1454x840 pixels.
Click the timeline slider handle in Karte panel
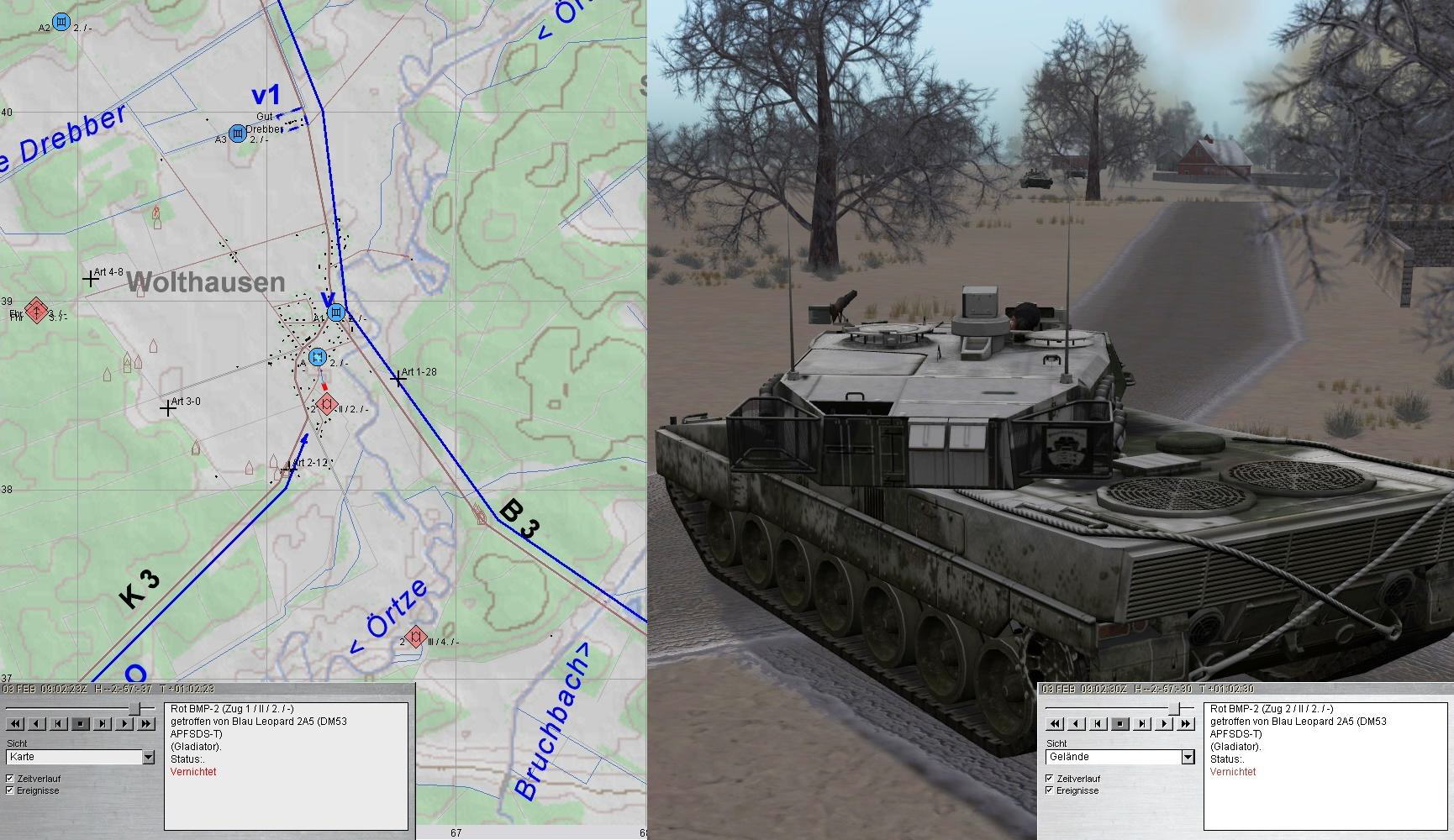click(x=133, y=710)
